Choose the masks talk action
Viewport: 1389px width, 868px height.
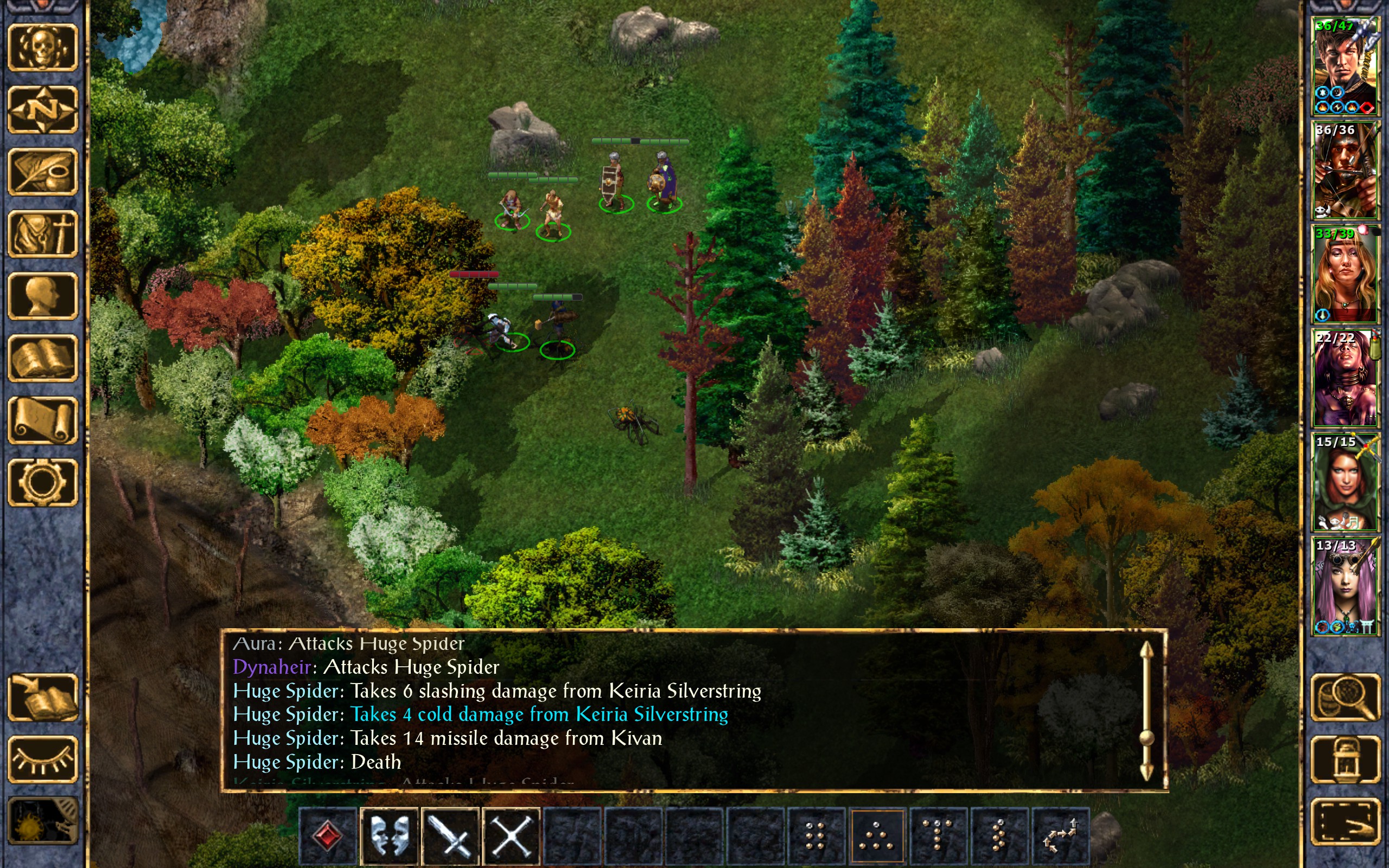tap(390, 835)
